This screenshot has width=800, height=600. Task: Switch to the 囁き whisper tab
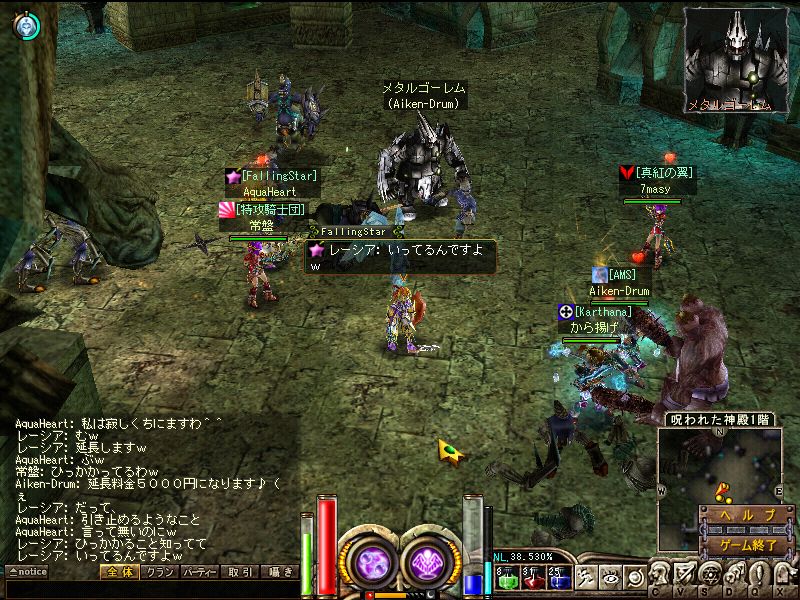[x=279, y=572]
